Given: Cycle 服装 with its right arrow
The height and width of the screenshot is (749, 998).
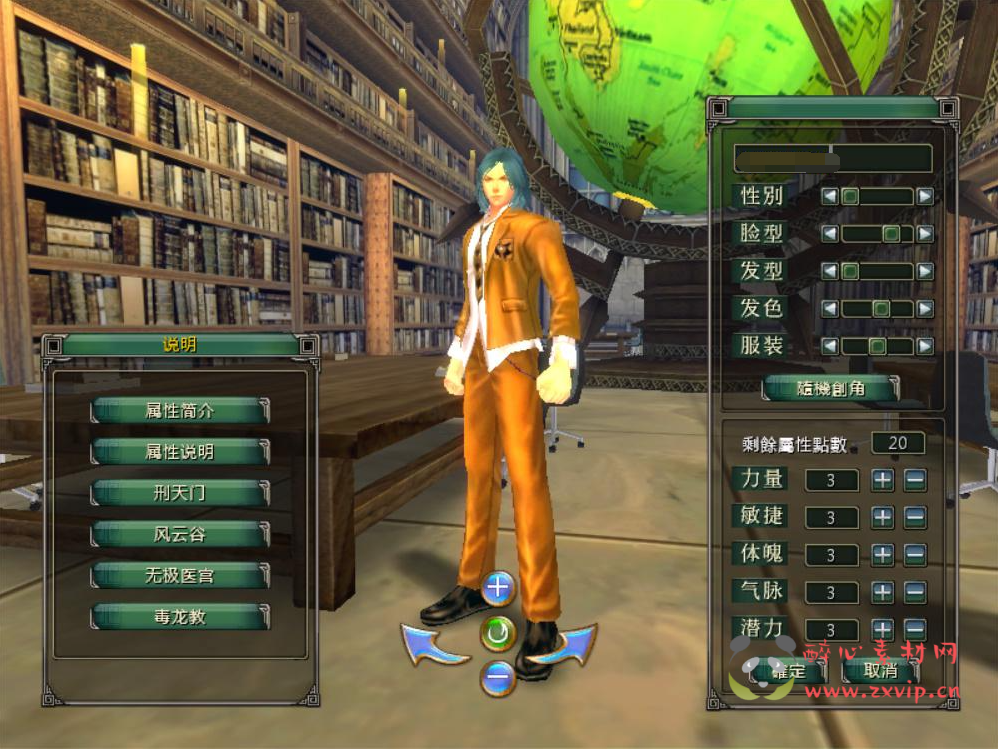Looking at the screenshot, I should tap(925, 346).
